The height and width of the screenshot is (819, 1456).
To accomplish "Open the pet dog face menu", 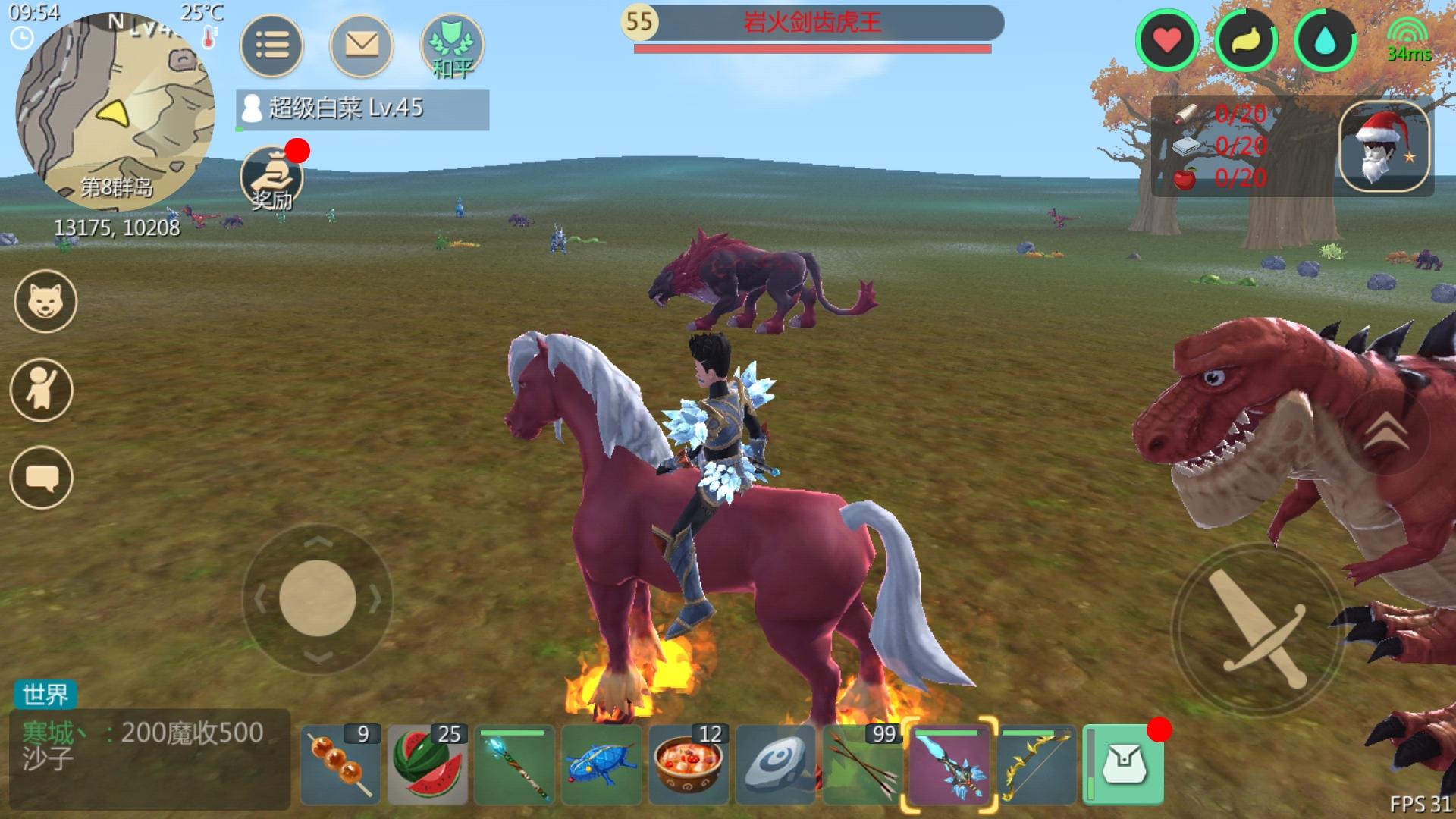I will [x=45, y=302].
